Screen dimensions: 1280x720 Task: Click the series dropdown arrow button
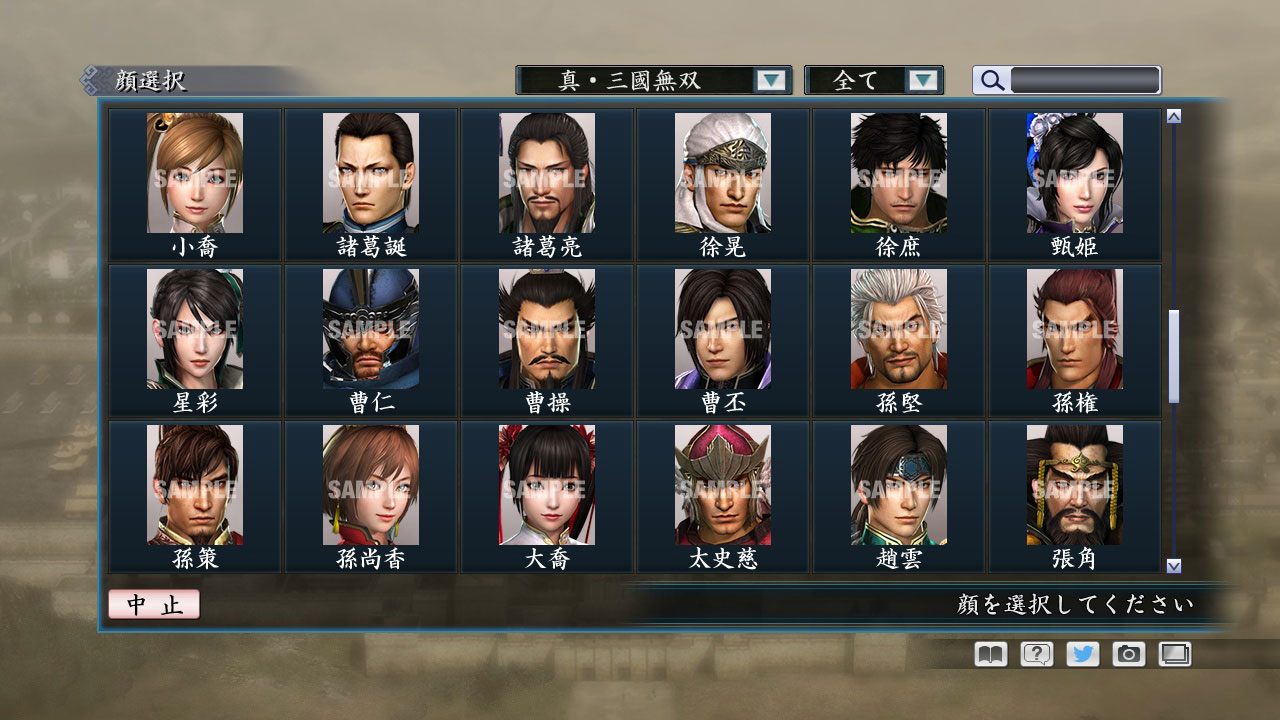[770, 80]
